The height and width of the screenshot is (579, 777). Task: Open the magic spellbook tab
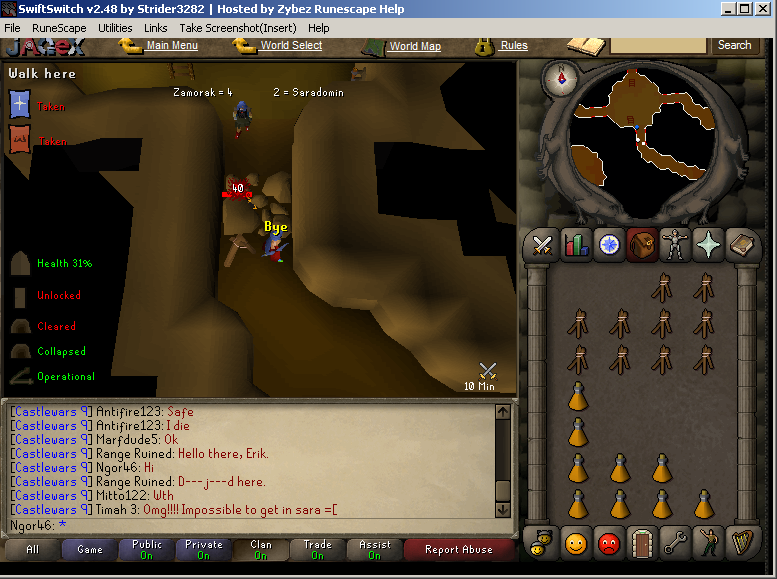click(741, 245)
